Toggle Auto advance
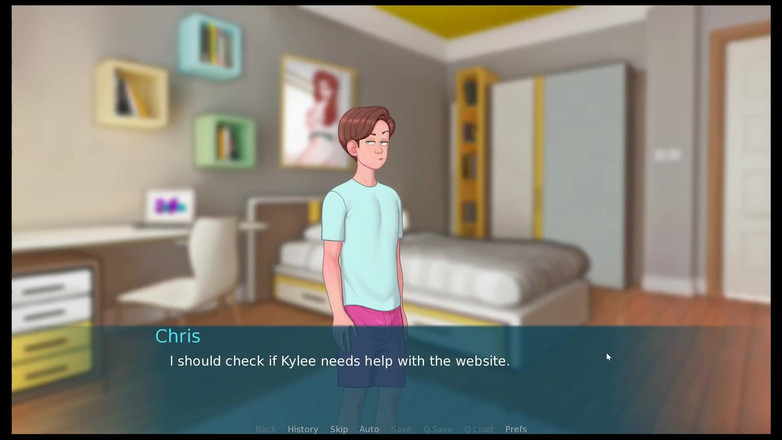Image resolution: width=782 pixels, height=440 pixels. (x=369, y=429)
